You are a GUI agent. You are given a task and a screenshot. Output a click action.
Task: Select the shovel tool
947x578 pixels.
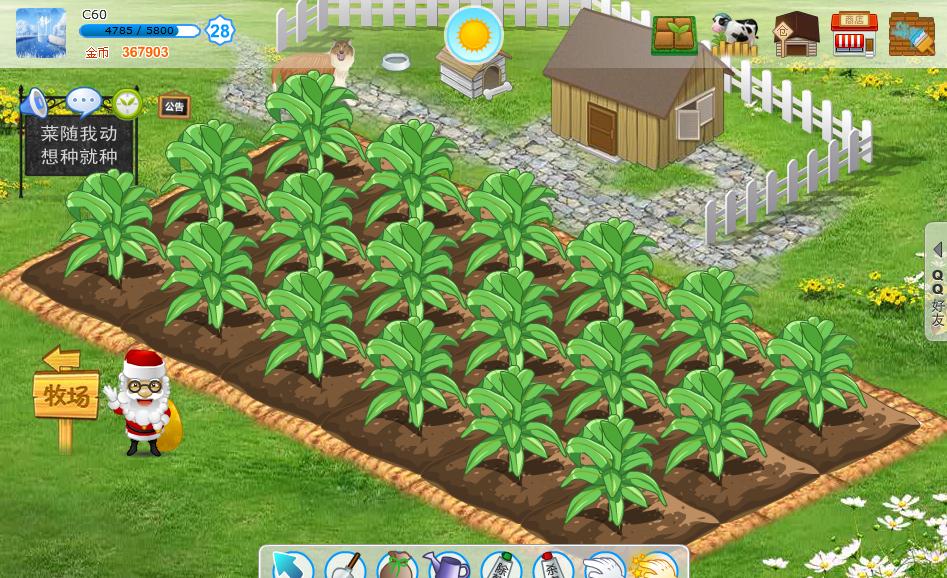pos(345,565)
